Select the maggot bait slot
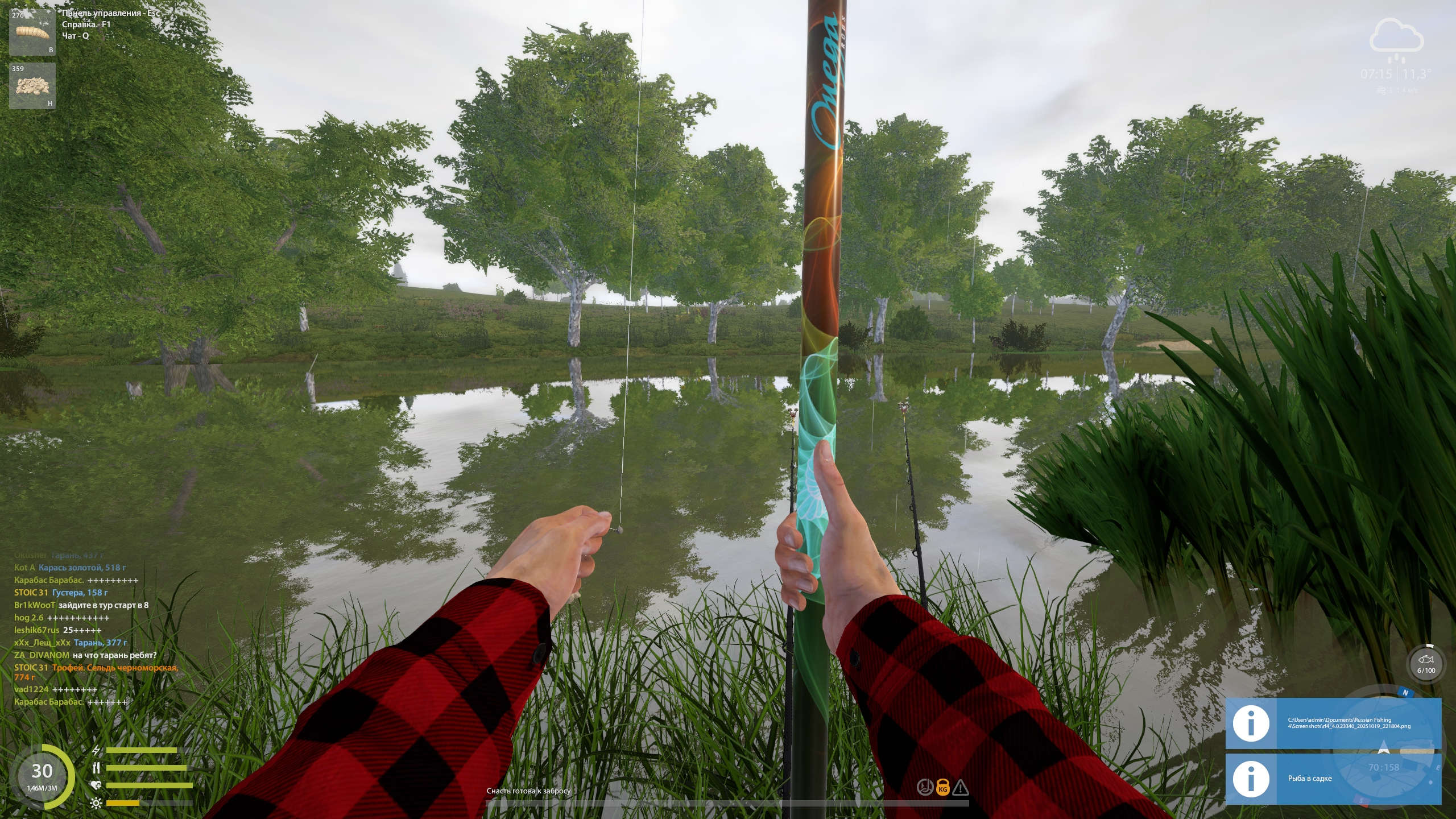1456x819 pixels. pos(32,32)
